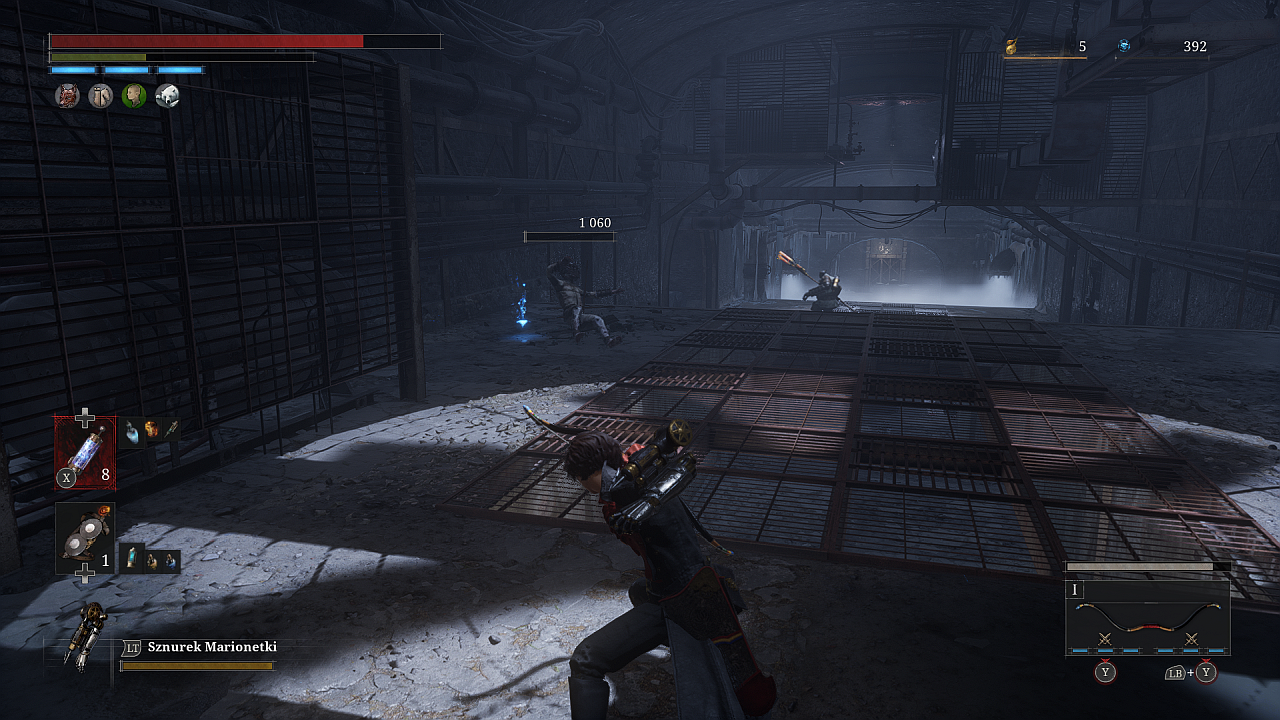Click the Sznurek Marionetki Legion Arm icon
Screen dimensions: 1280x720
click(82, 633)
